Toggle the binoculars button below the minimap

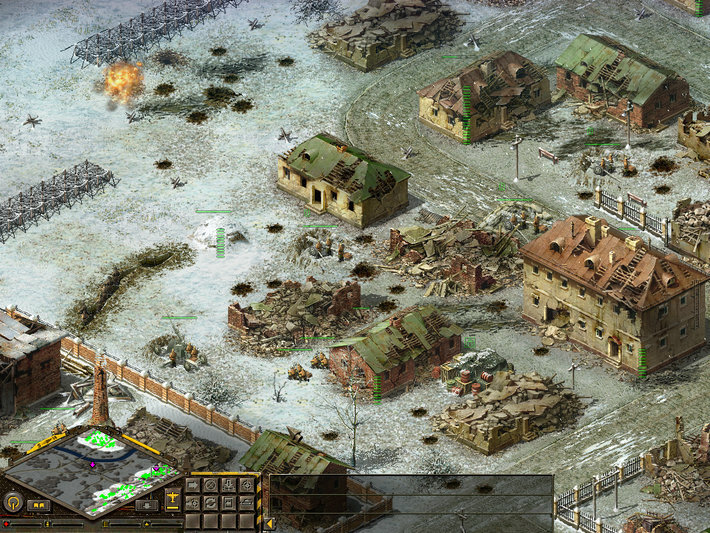[x=39, y=506]
